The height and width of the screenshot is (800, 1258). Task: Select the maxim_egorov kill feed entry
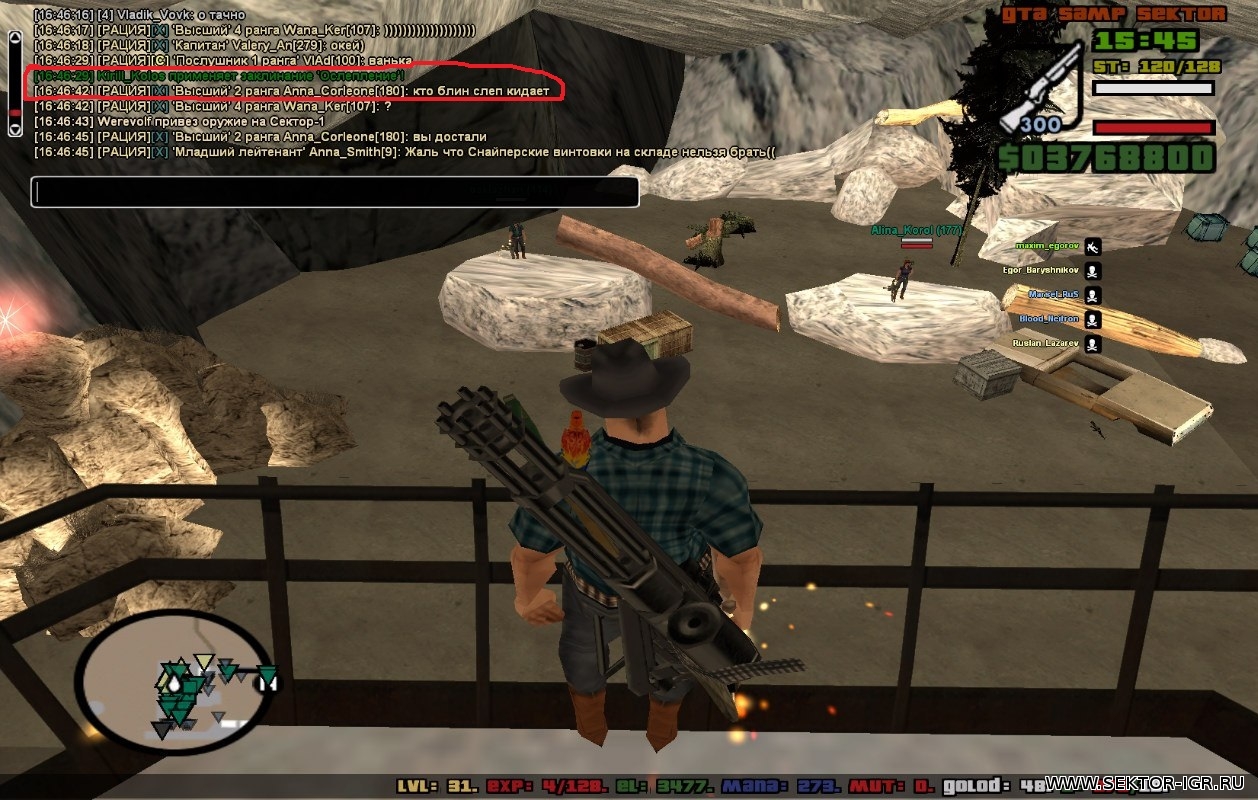point(1048,246)
